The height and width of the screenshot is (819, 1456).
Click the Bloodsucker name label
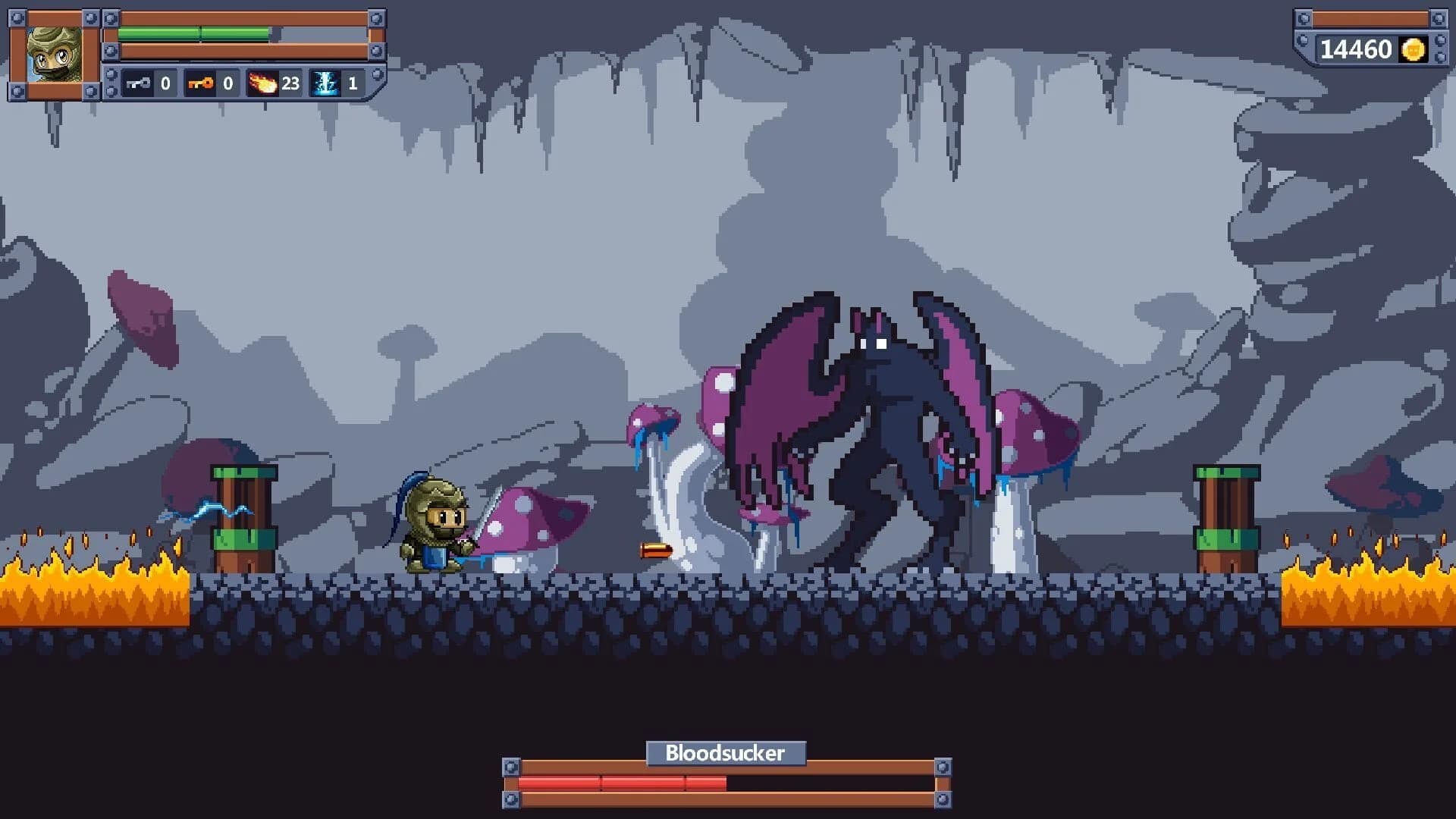tap(726, 753)
